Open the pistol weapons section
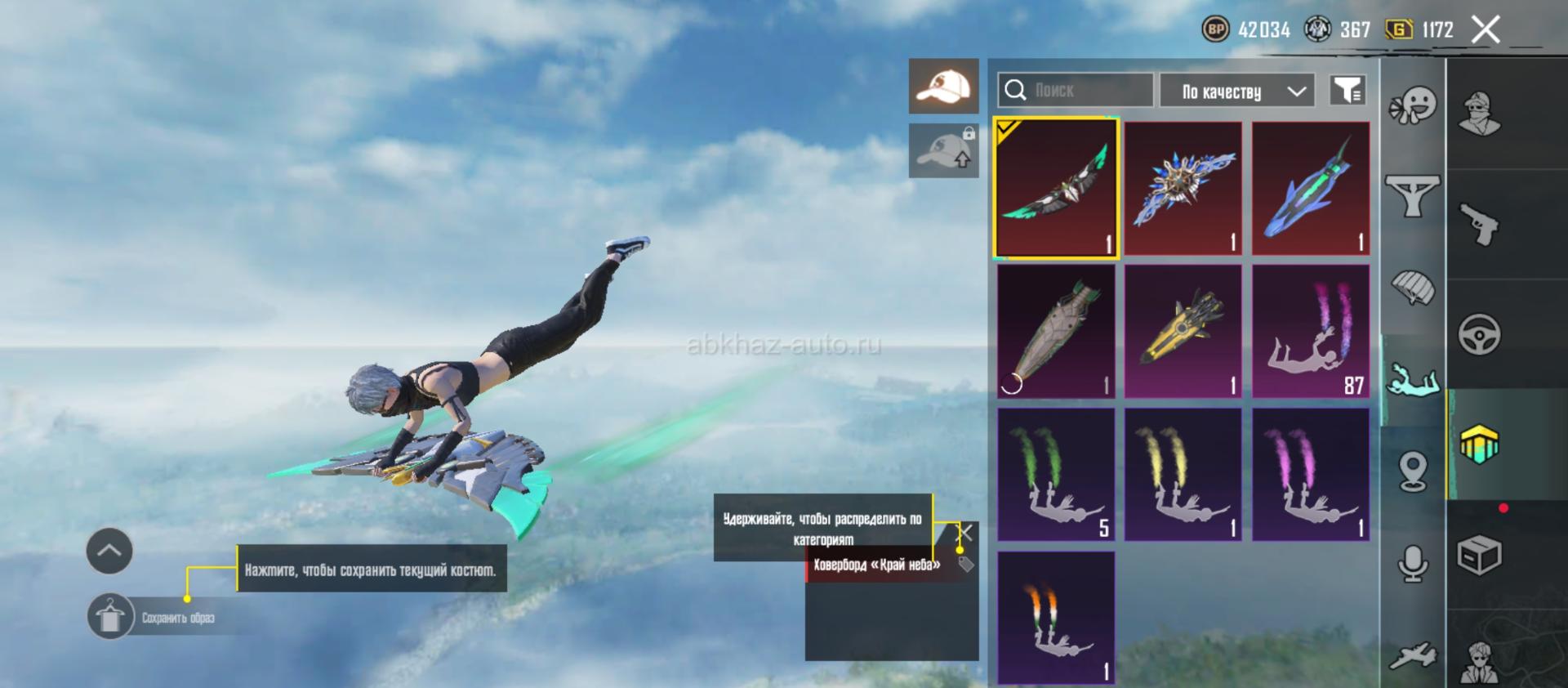Screen dimensions: 1568x688 pos(1479,224)
